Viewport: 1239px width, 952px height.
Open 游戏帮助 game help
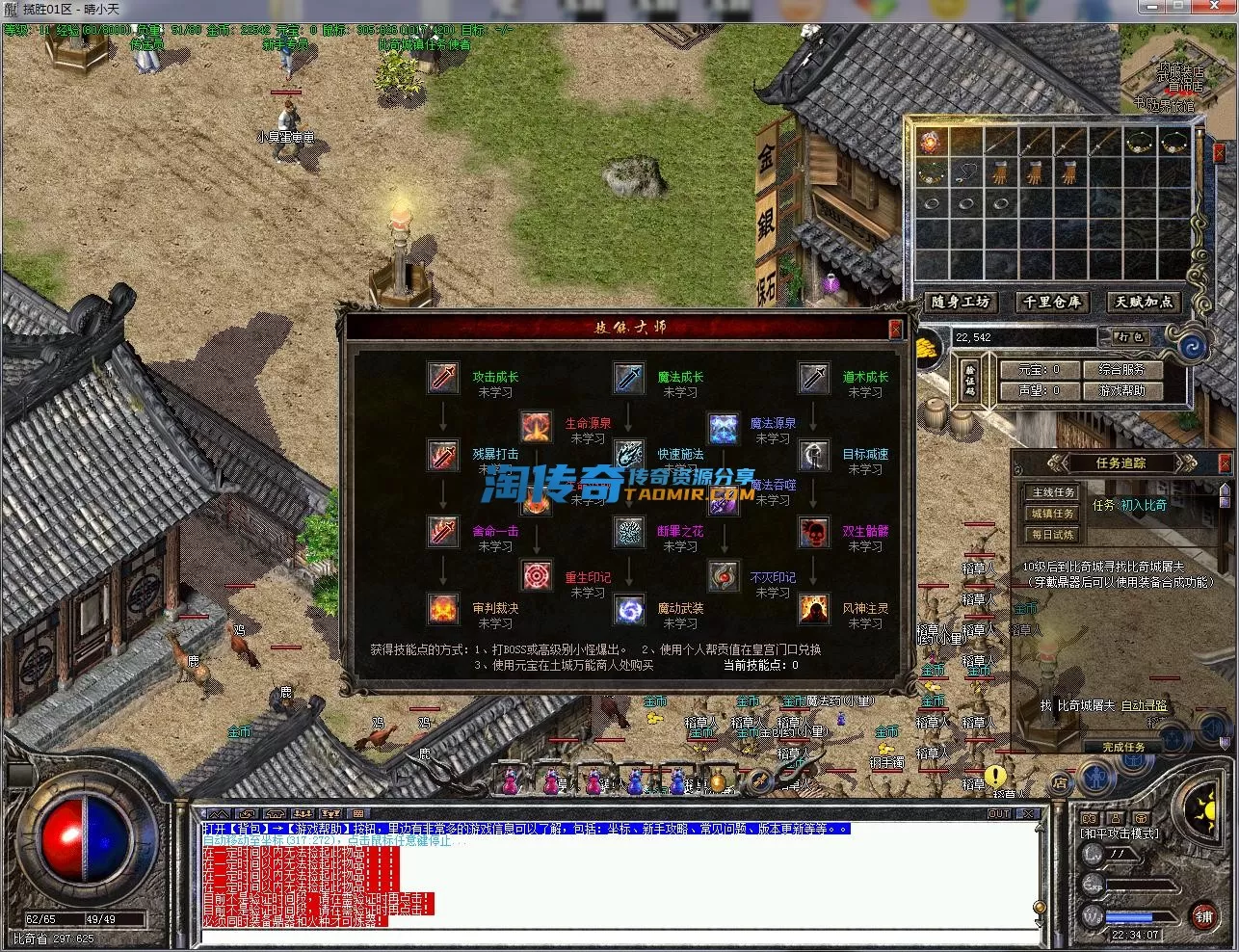point(1121,390)
